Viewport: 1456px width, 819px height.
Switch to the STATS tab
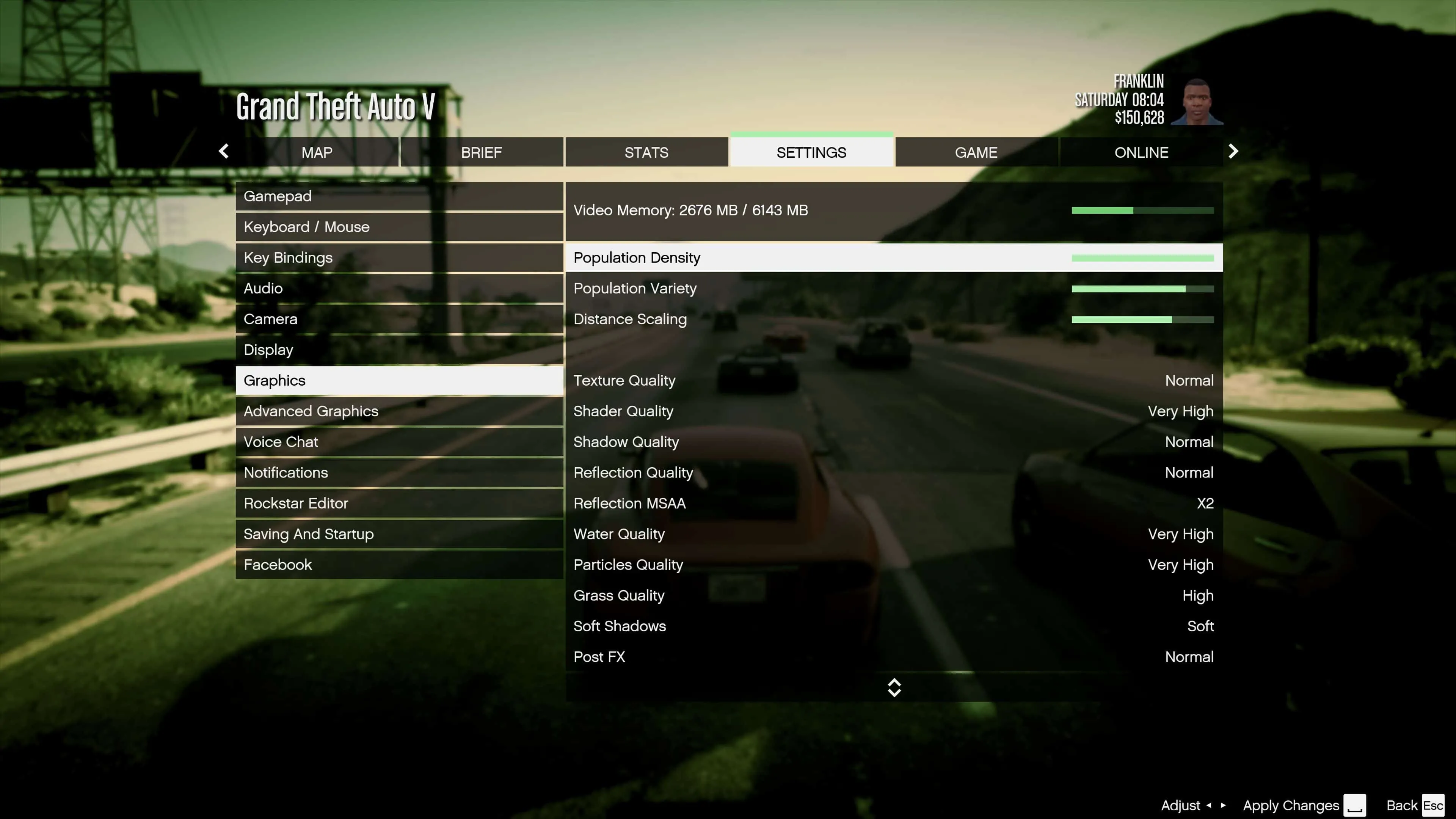(646, 152)
